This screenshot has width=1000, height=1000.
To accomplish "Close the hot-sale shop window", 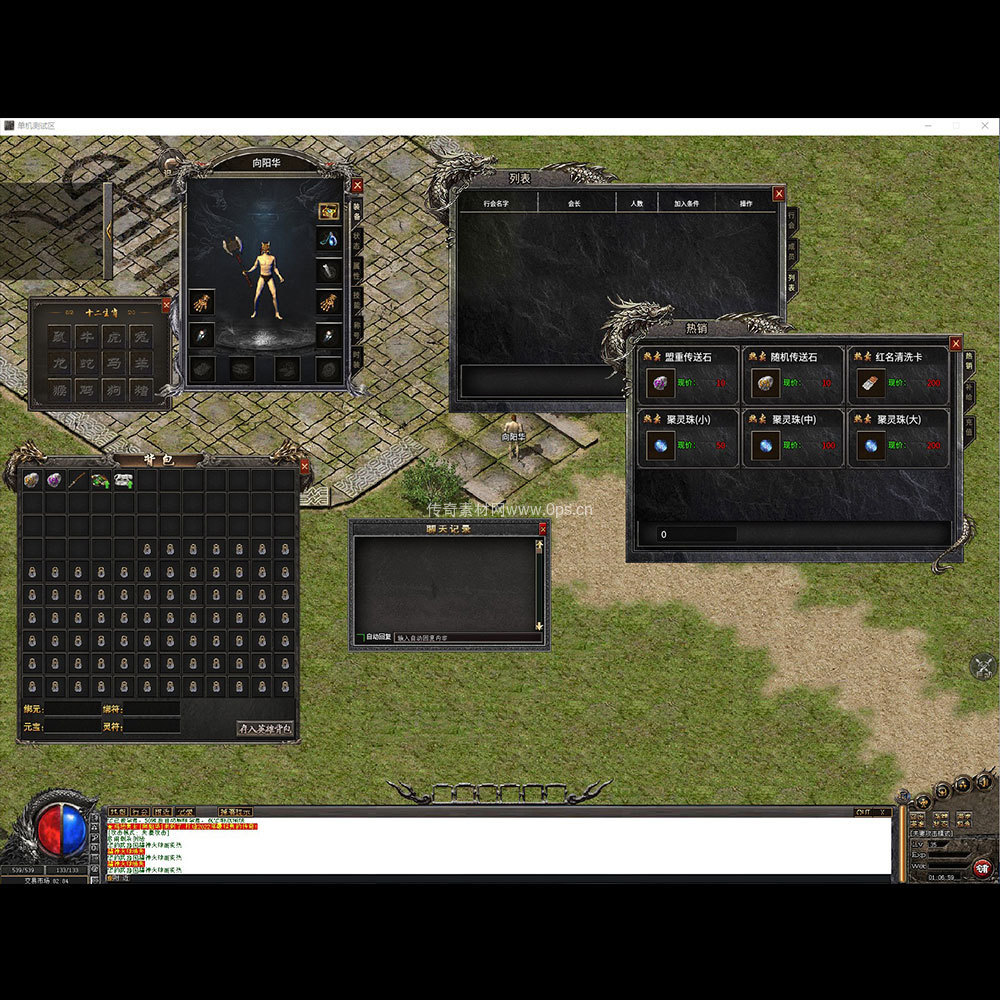I will click(x=955, y=343).
